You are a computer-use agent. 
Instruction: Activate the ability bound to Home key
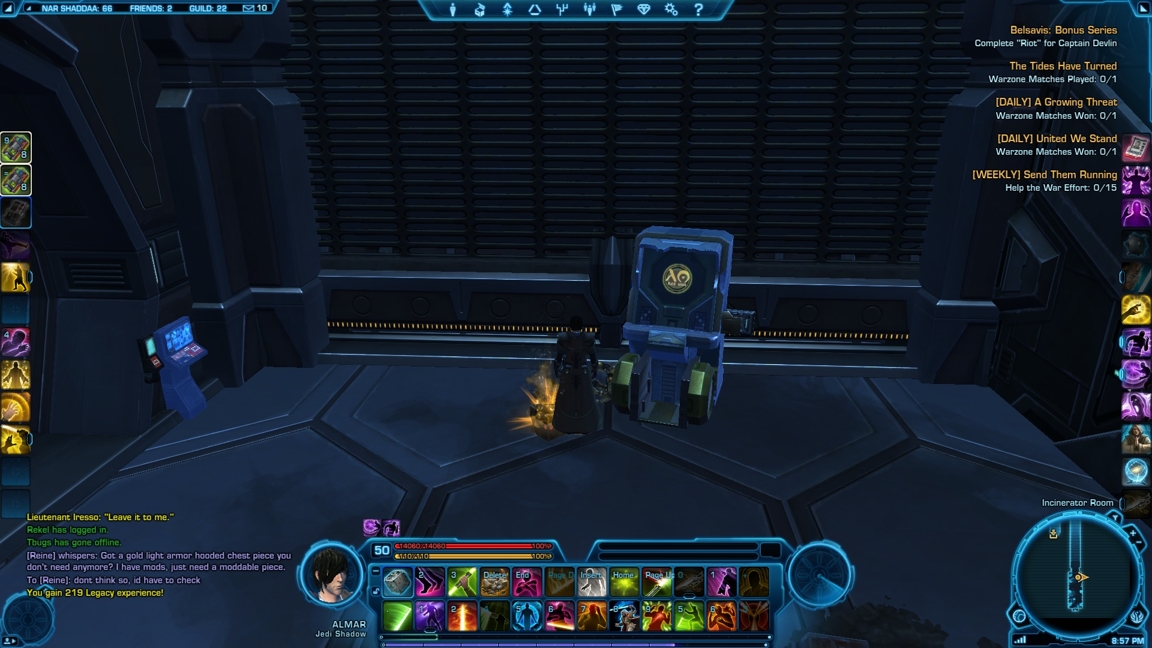tap(624, 582)
